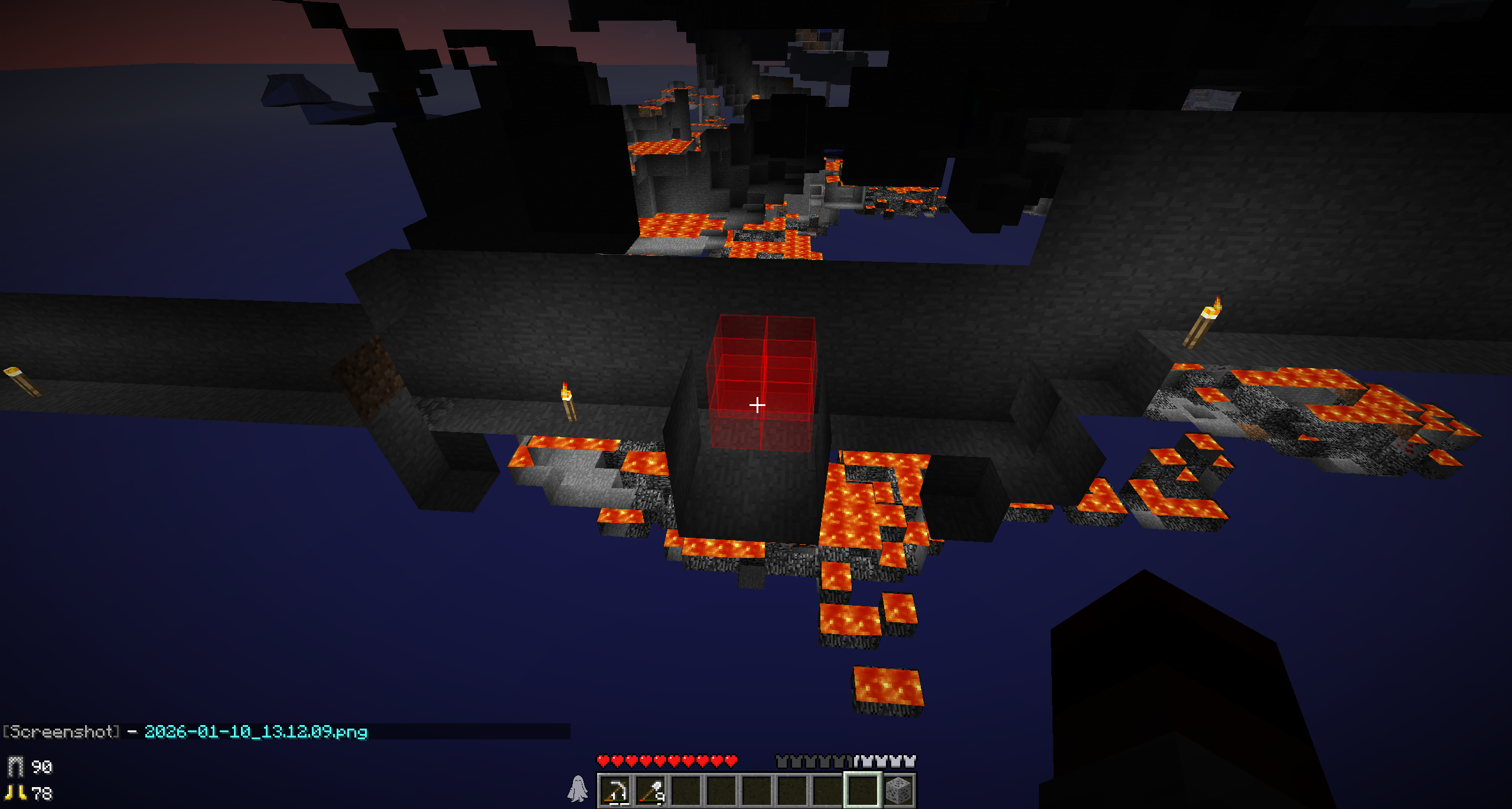Select the pickaxe hotbar slot
The image size is (1512, 809).
pyautogui.click(x=615, y=790)
